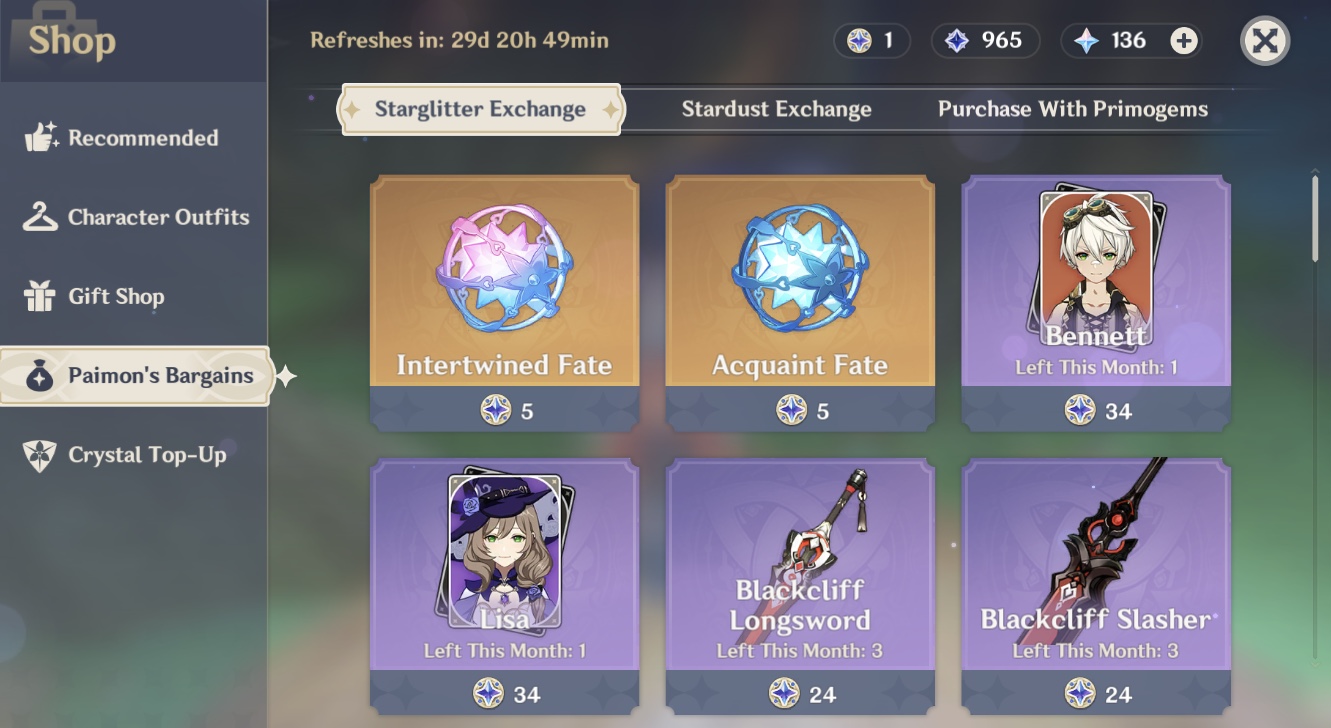This screenshot has width=1331, height=728.
Task: Click the Blackcliff Longsword item
Action: (x=800, y=570)
